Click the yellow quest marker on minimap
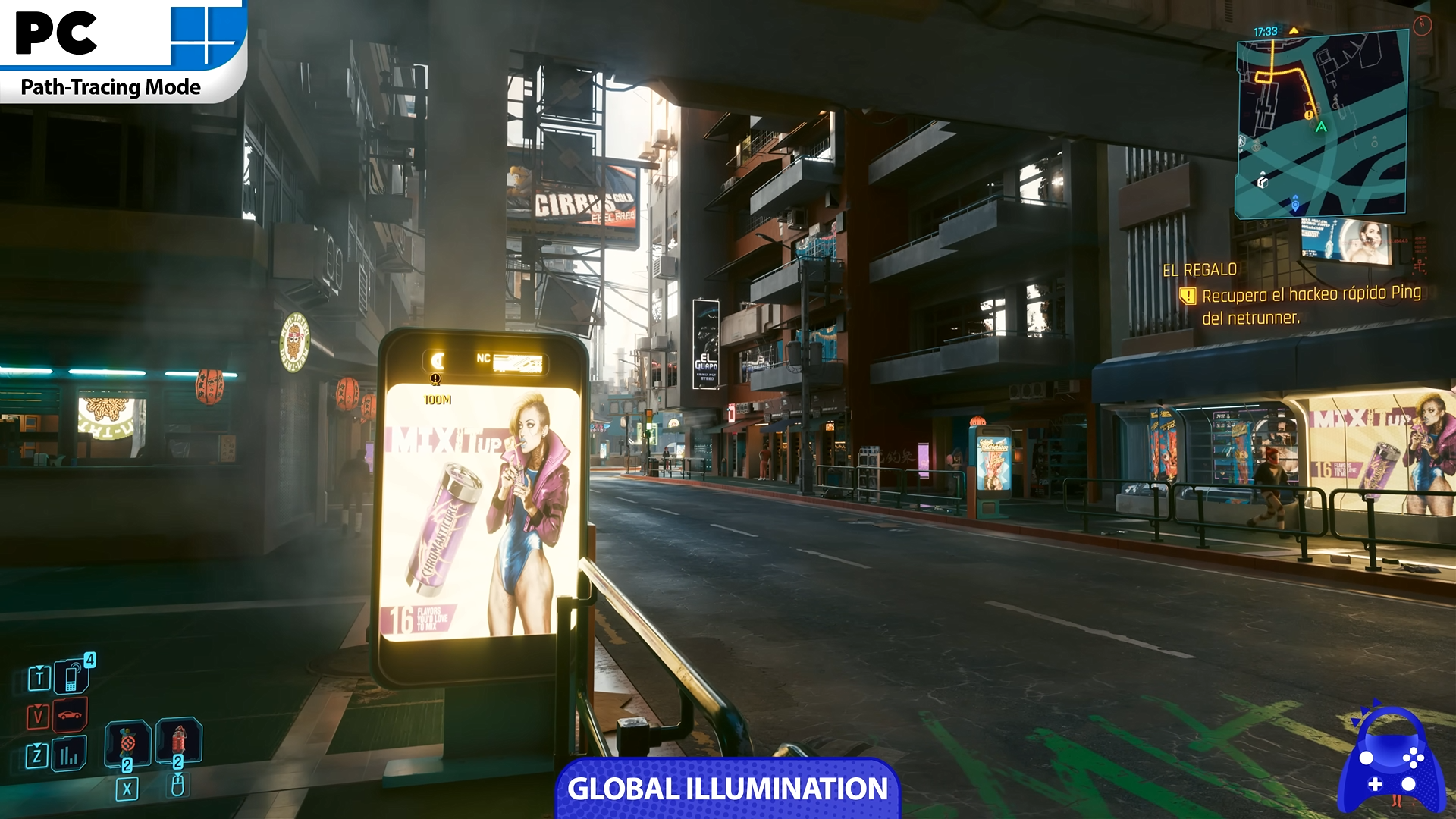The height and width of the screenshot is (819, 1456). pyautogui.click(x=1309, y=115)
